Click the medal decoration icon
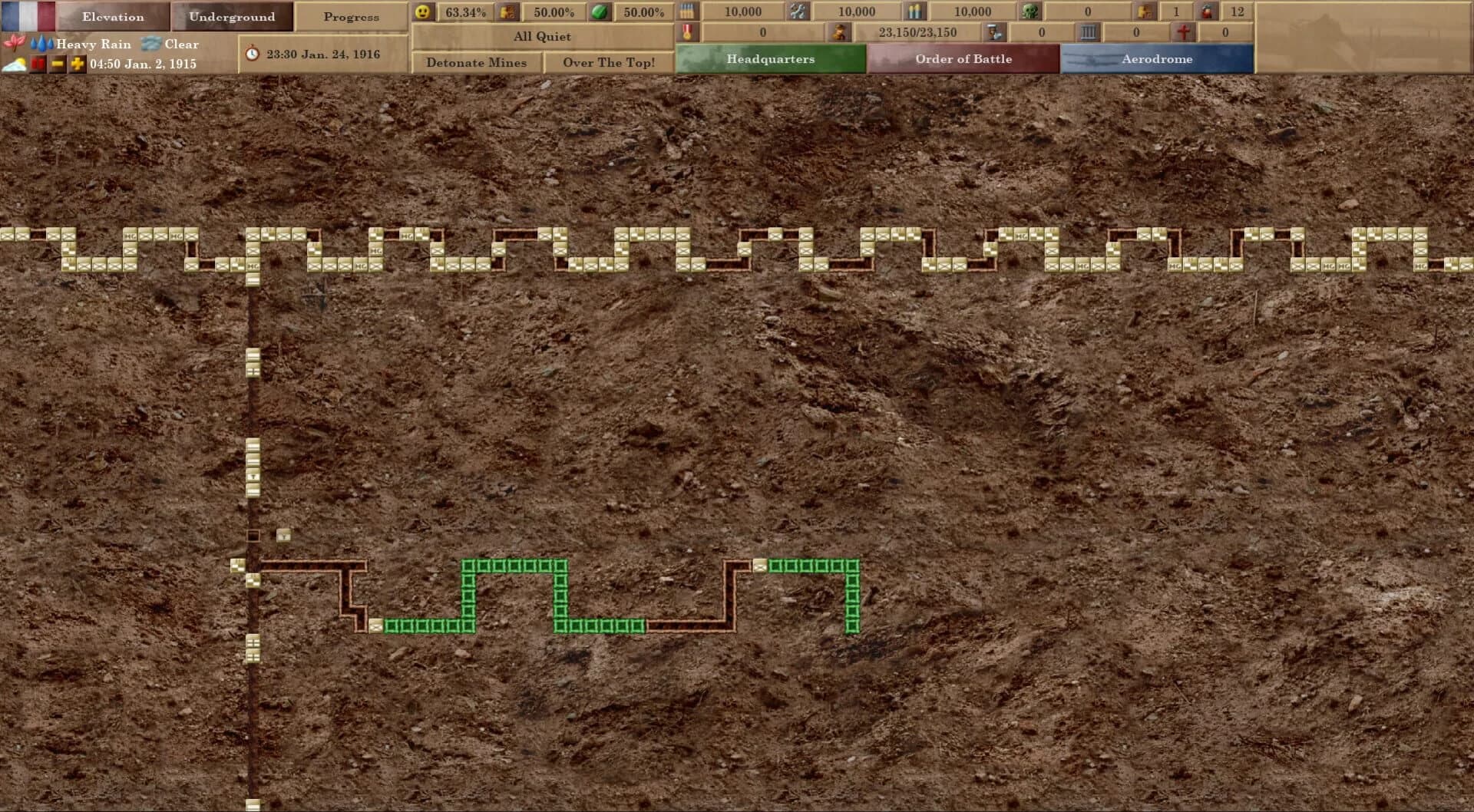 [688, 33]
